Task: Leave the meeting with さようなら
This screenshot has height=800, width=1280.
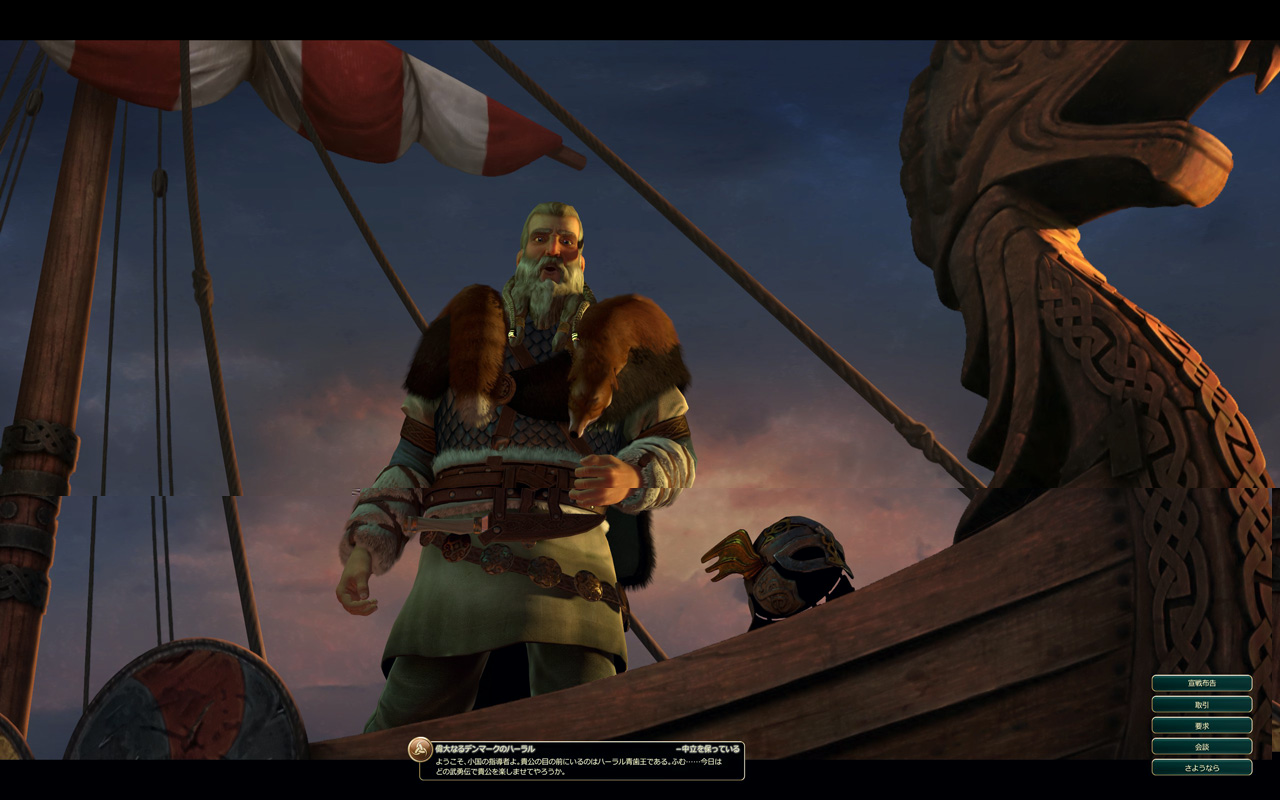Action: [x=1201, y=767]
